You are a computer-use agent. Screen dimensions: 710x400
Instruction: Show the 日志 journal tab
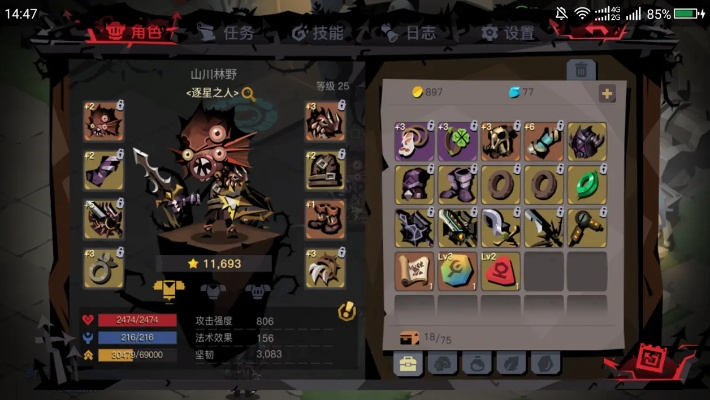[x=409, y=33]
